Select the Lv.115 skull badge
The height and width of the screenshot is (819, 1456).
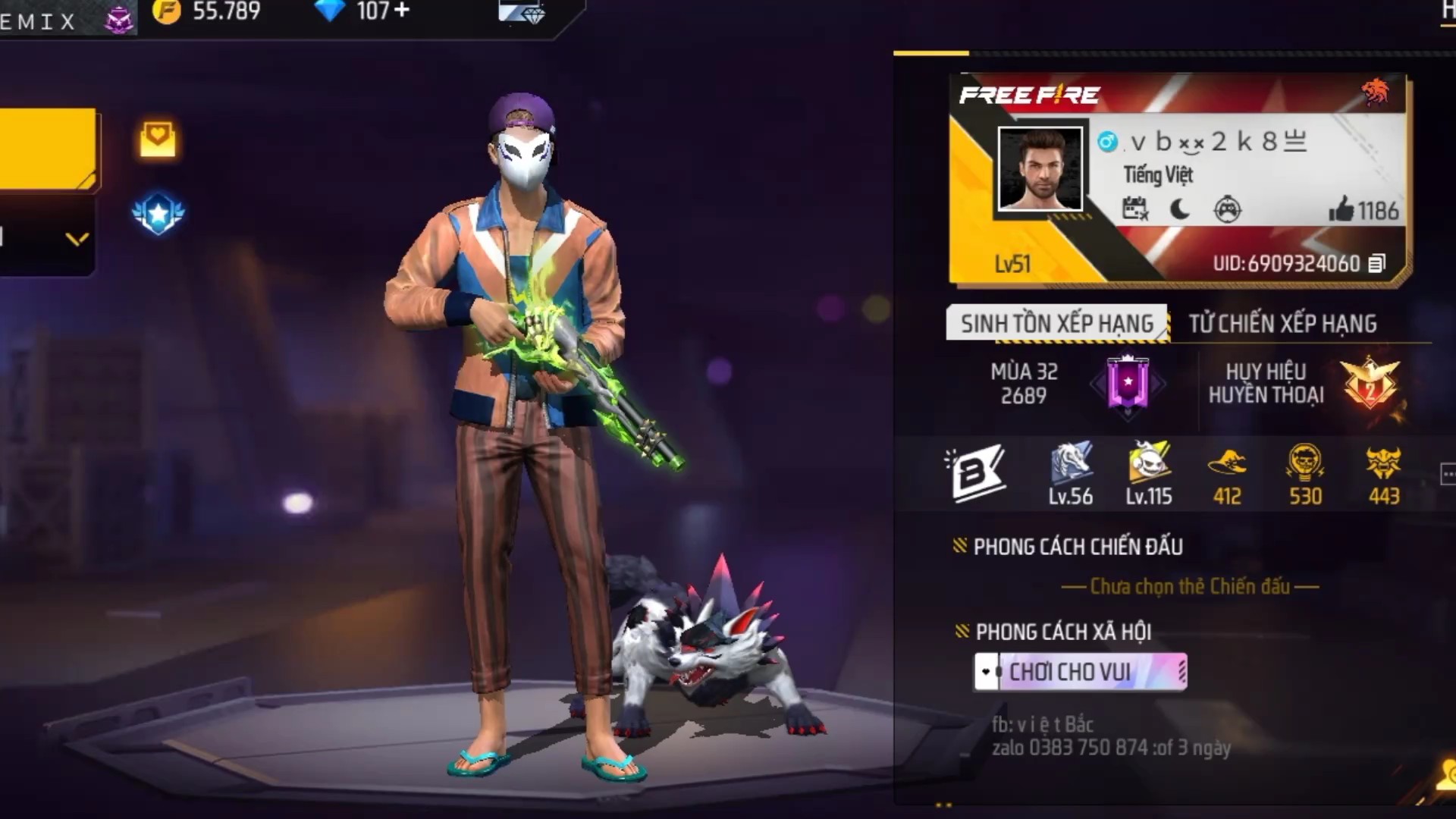1148,473
